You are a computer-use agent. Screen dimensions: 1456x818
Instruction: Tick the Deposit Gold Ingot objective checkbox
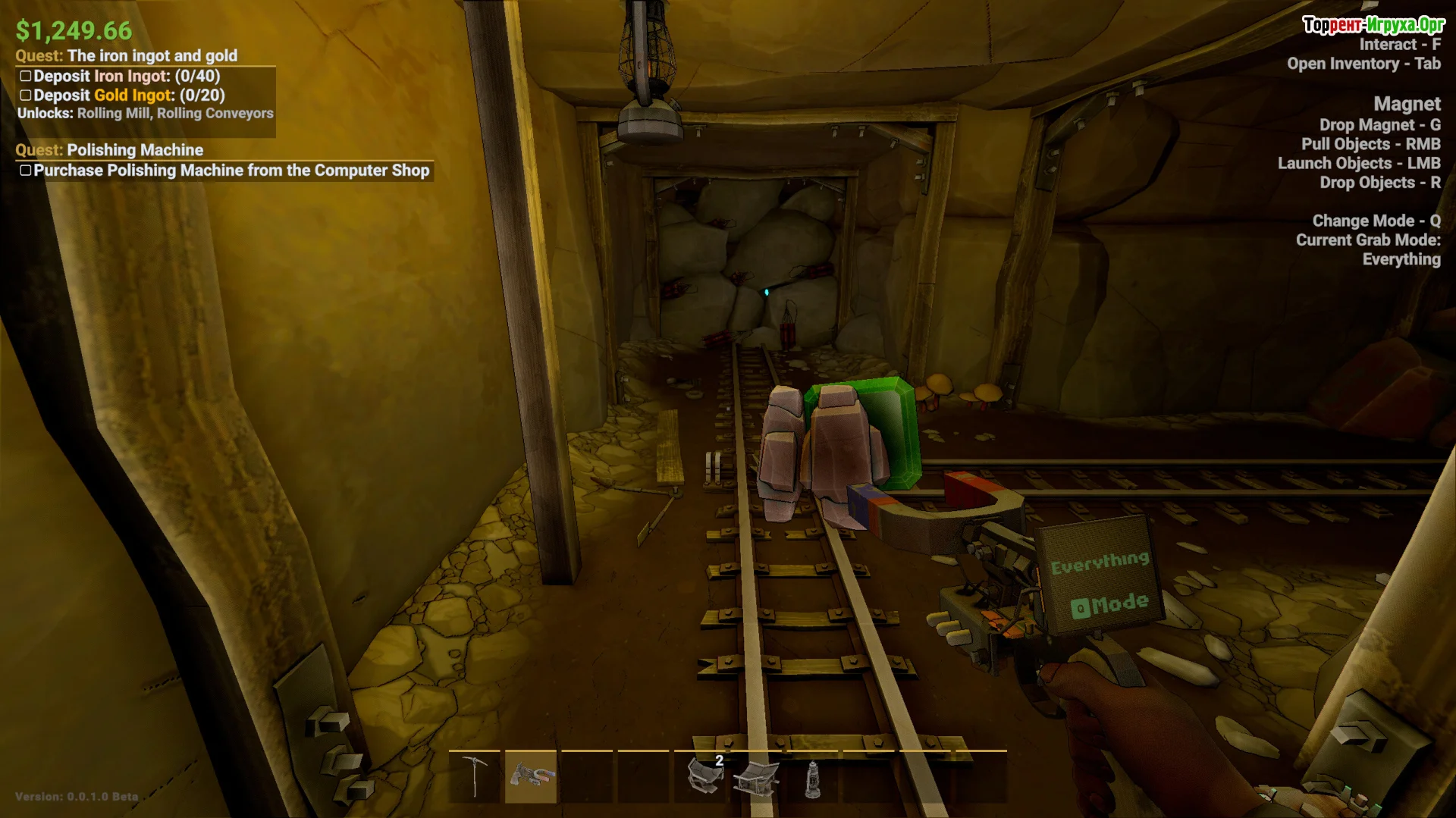[26, 96]
